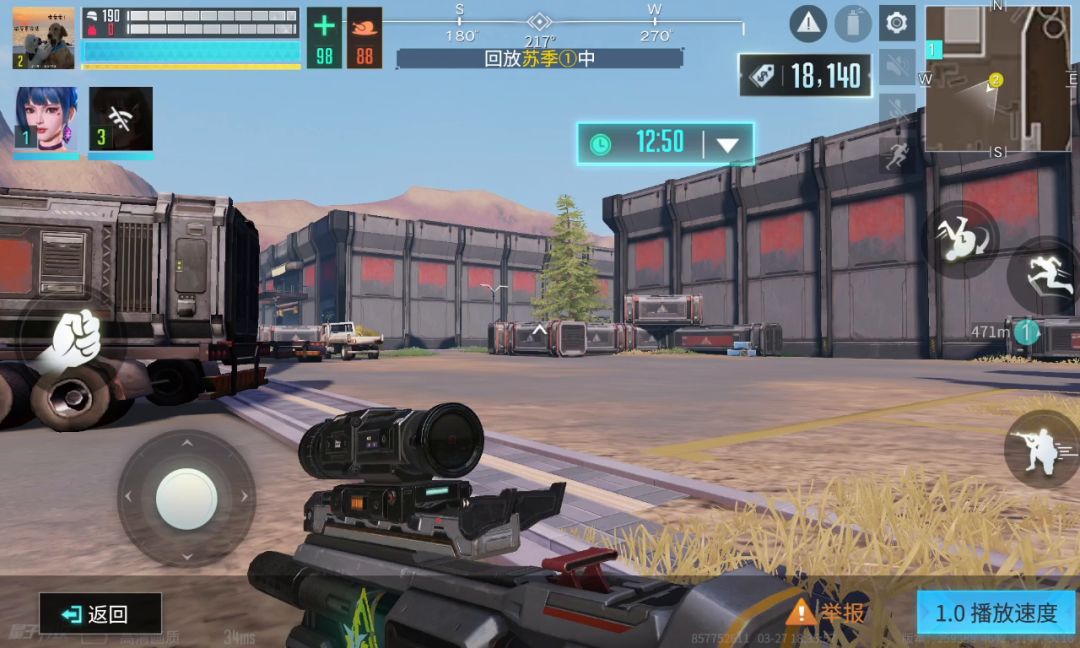Tap the crouching soldier stance button
Screen dimensions: 1080x648
tap(1041, 449)
